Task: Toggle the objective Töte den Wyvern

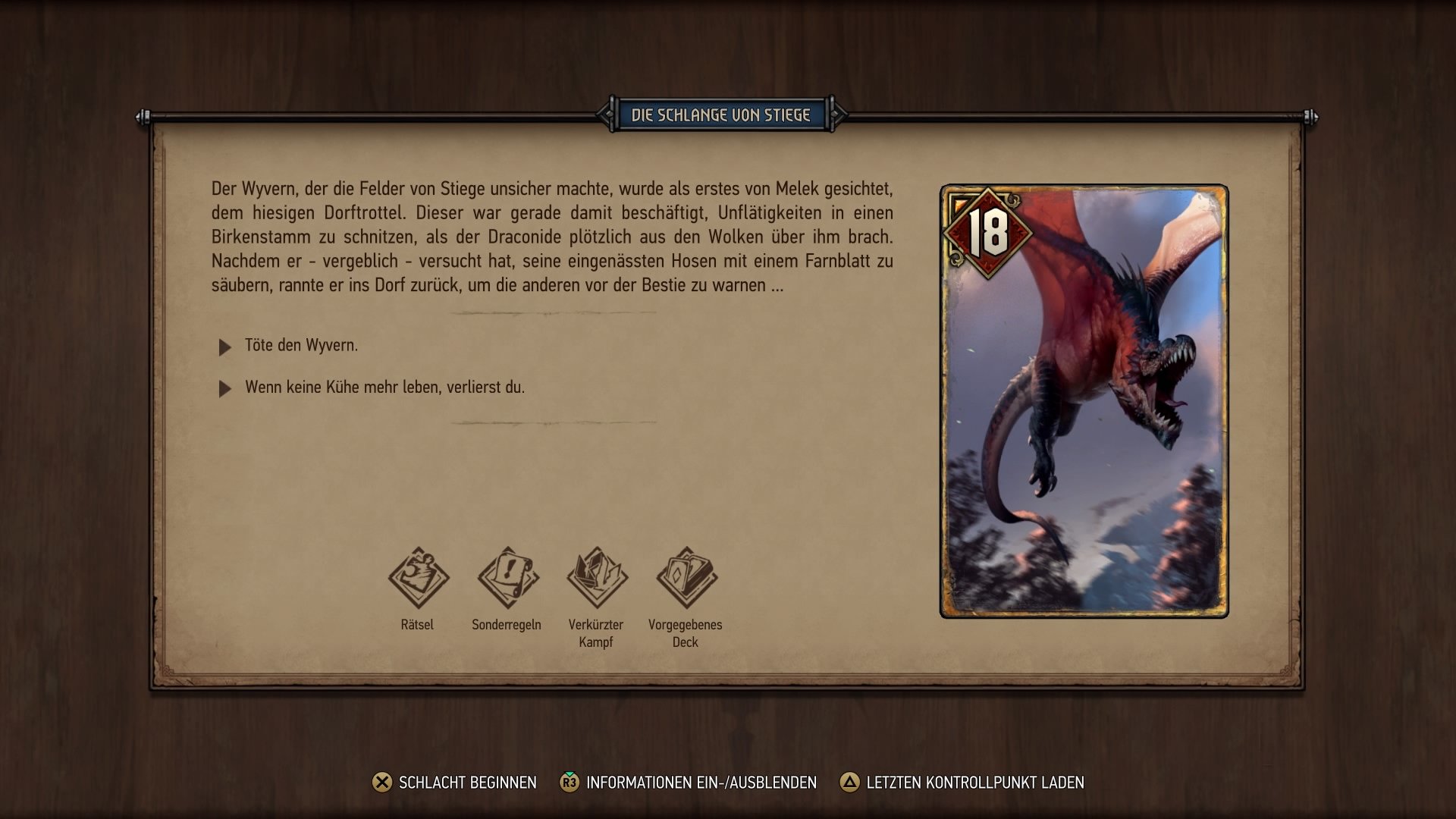Action: pyautogui.click(x=301, y=347)
